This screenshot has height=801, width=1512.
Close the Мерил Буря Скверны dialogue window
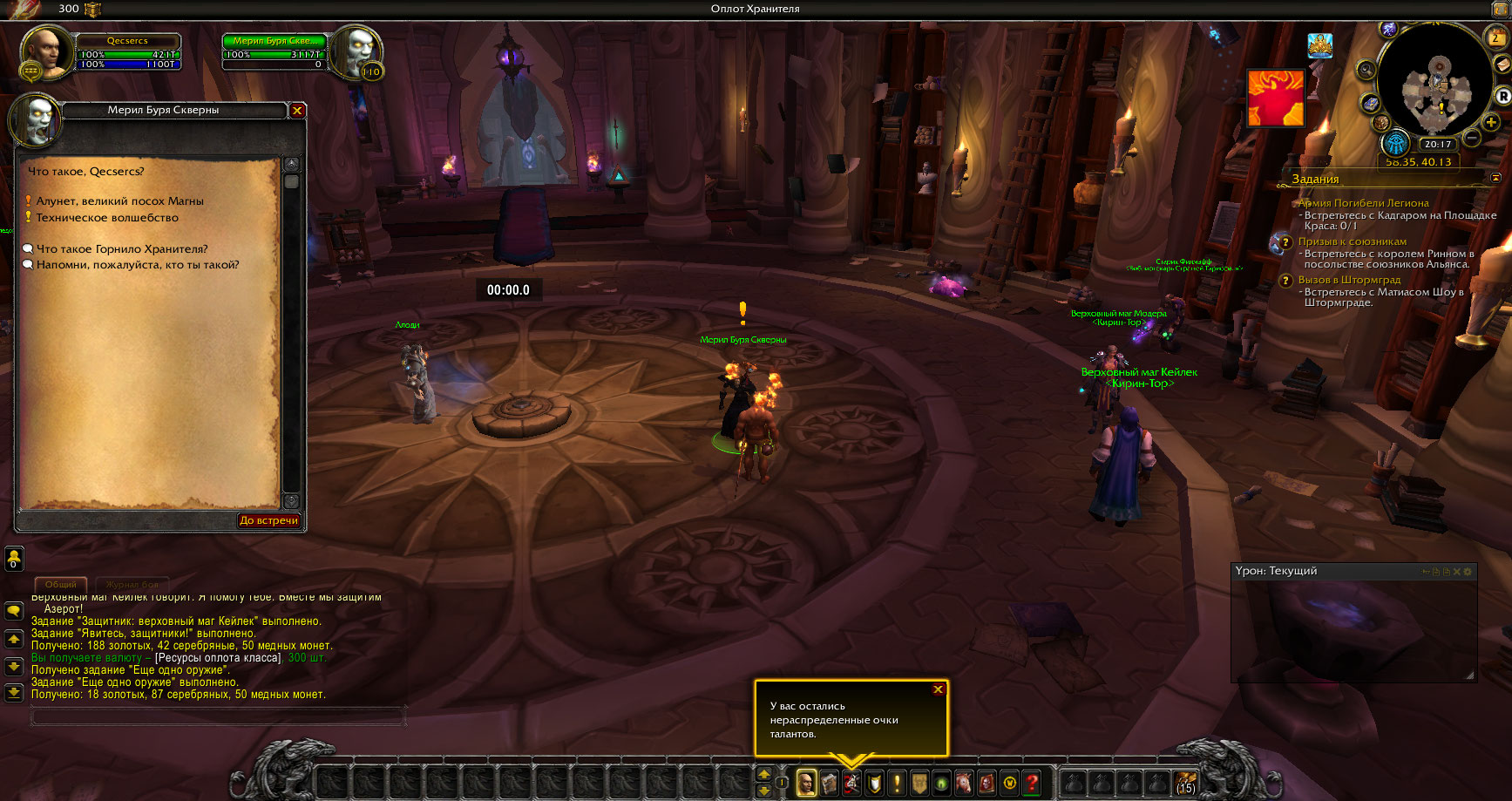coord(297,111)
